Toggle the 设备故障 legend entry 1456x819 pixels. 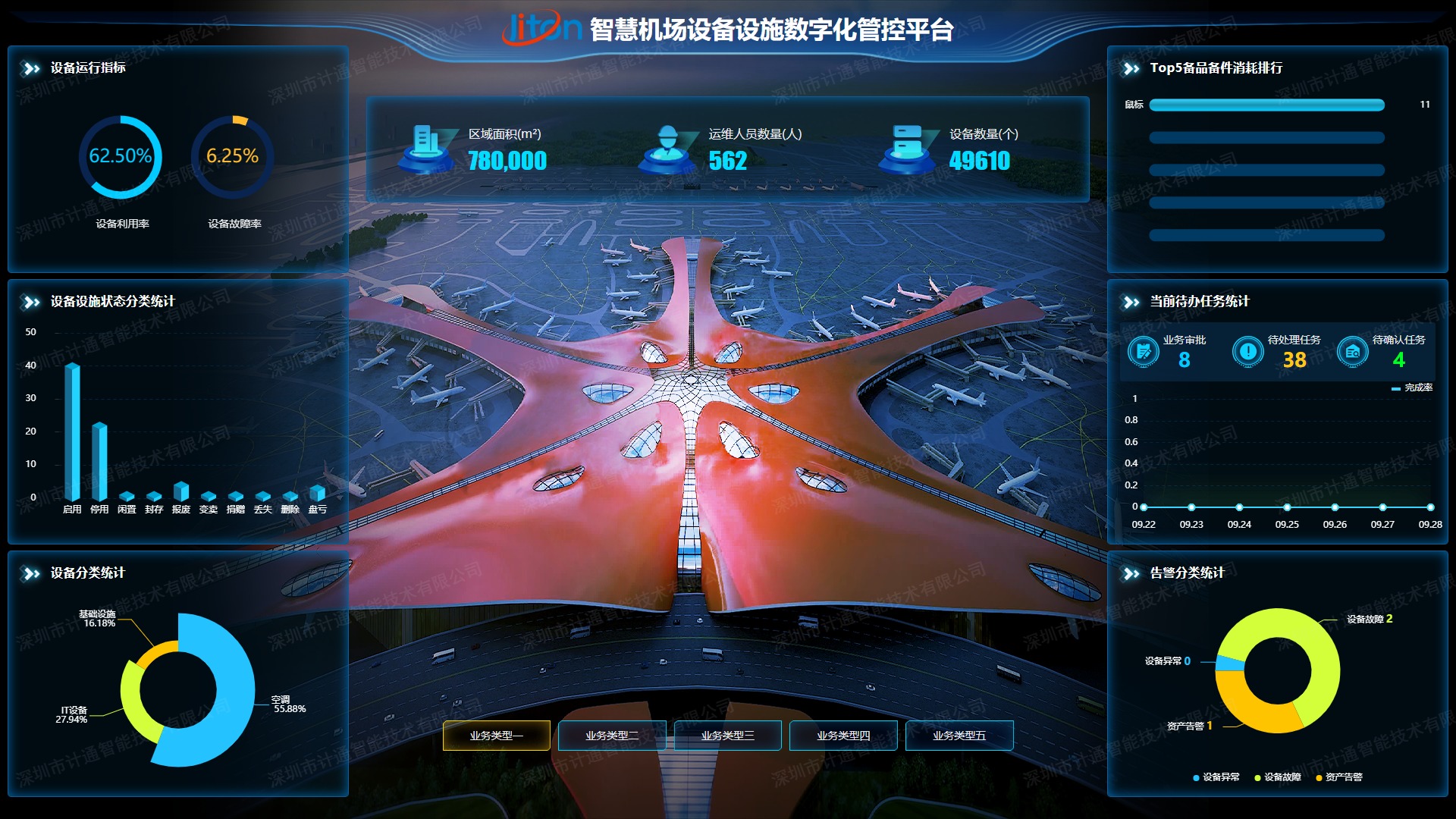1278,777
